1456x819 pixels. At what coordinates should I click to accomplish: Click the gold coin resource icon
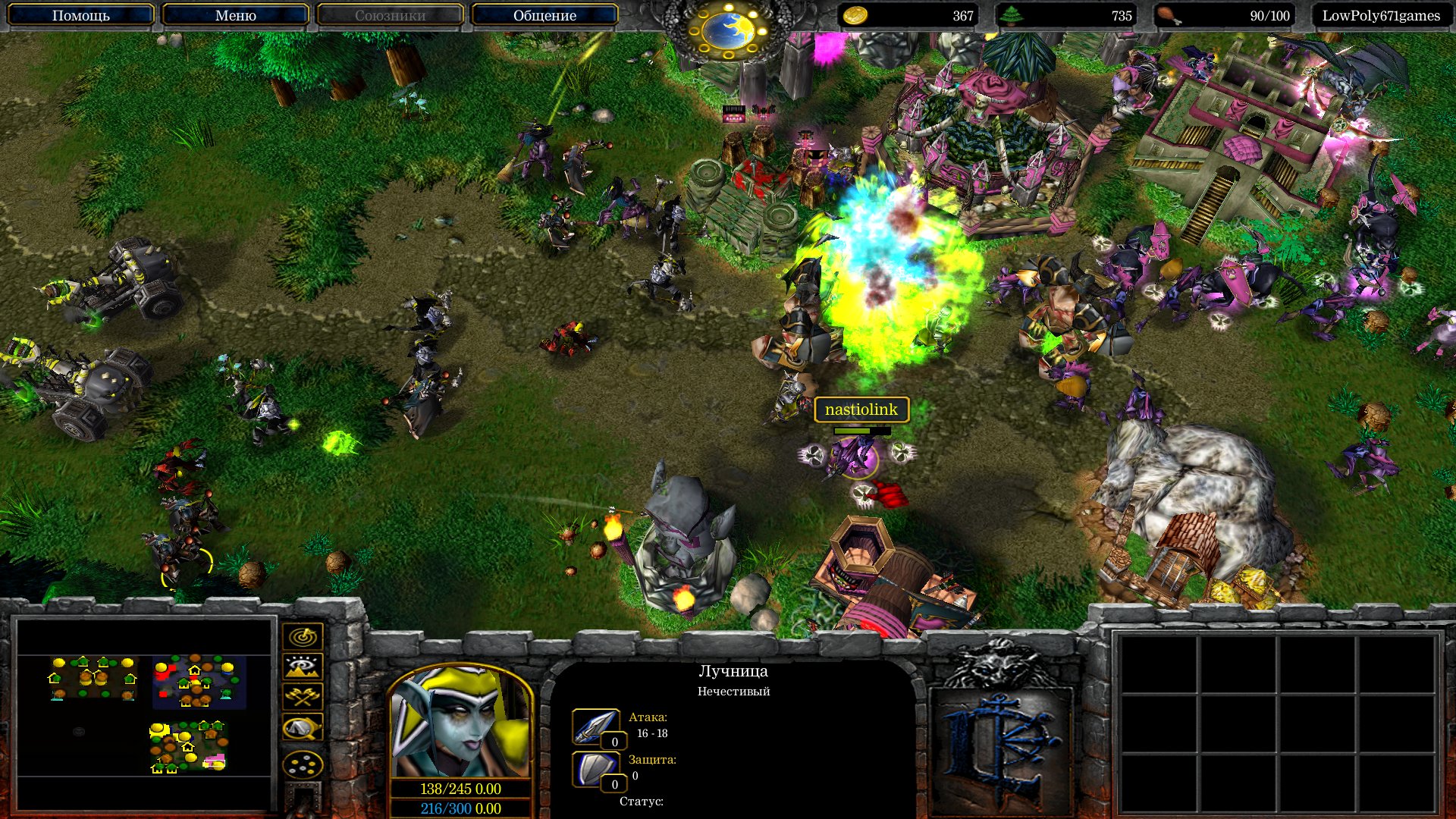(x=855, y=15)
